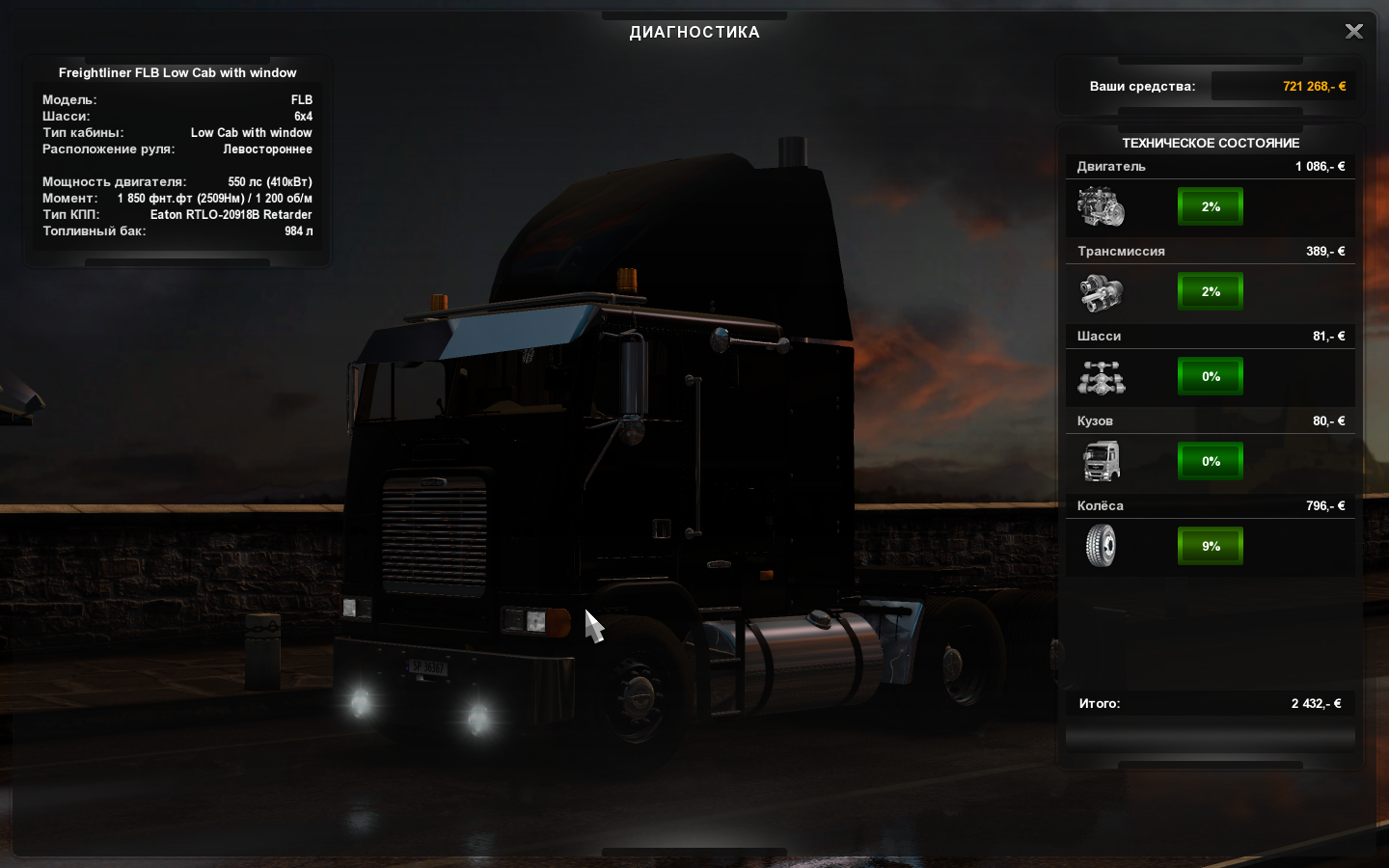
Task: Repair the engine with its 2% button
Action: 1211,206
